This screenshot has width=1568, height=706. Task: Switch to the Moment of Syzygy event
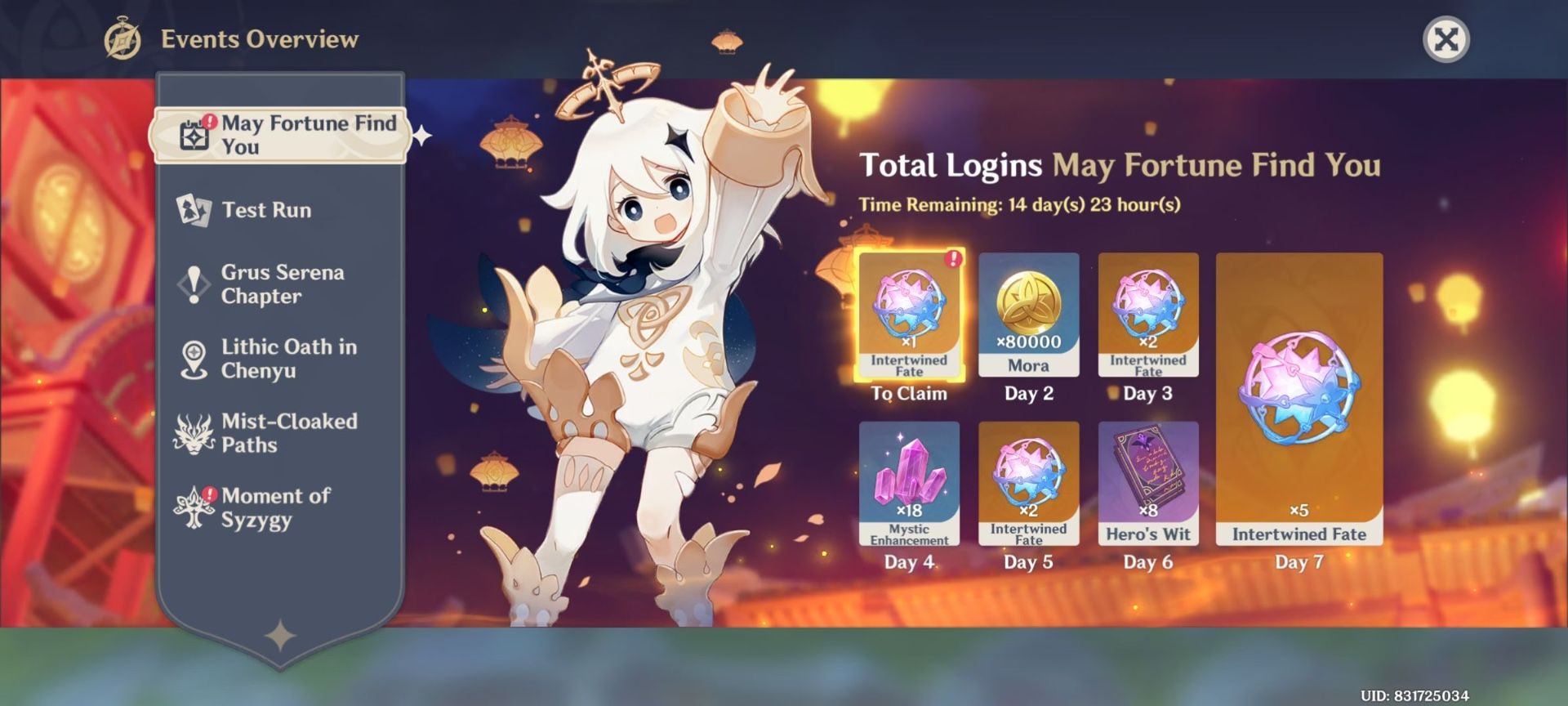pyautogui.click(x=278, y=507)
